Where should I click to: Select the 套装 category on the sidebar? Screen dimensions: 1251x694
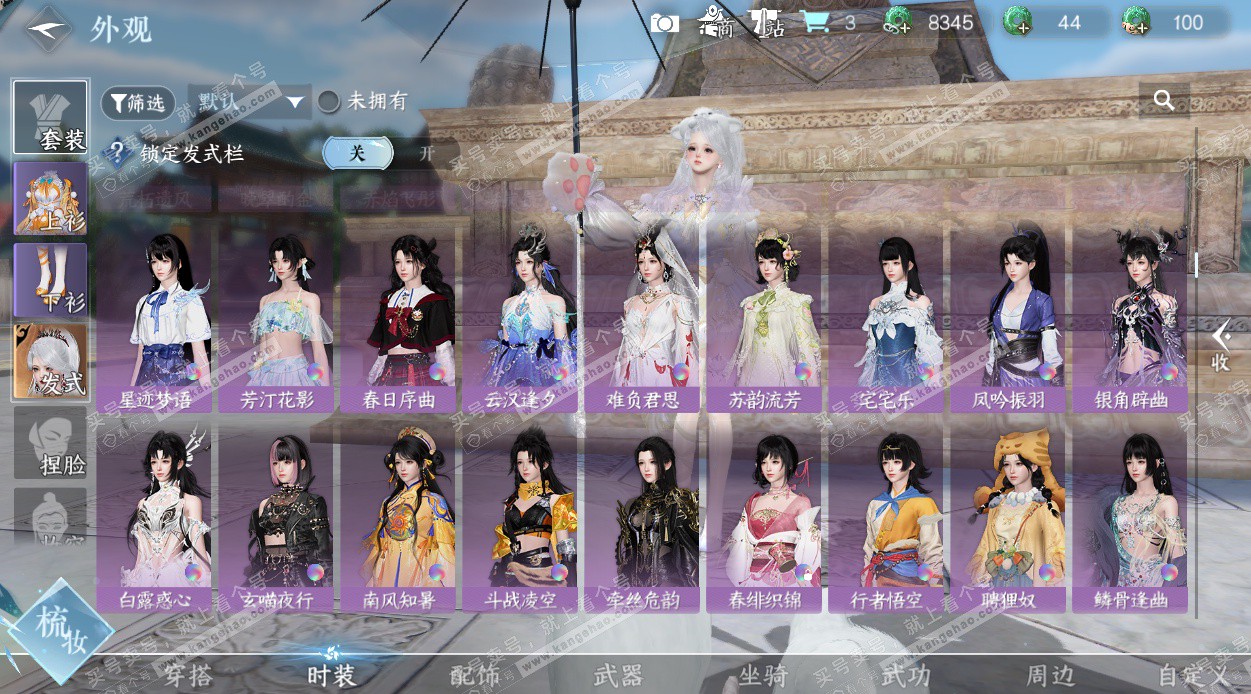click(x=51, y=118)
